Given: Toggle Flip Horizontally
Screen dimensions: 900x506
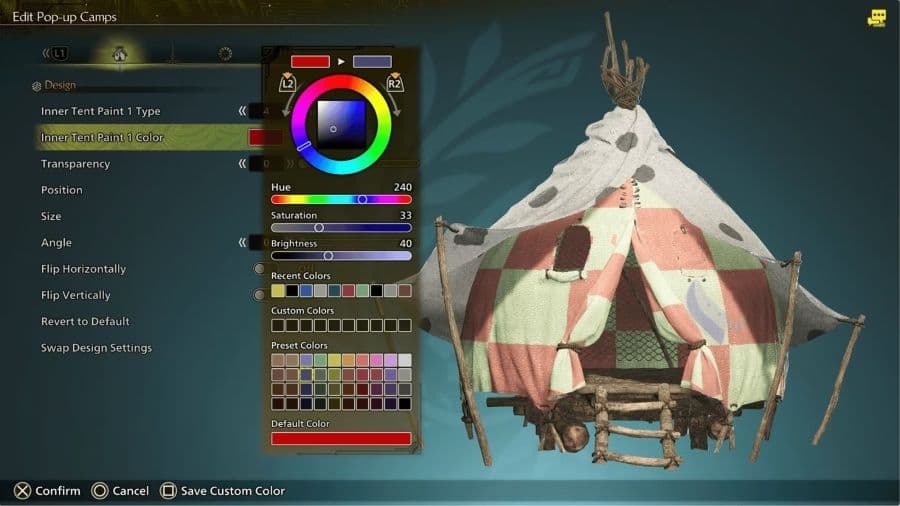Looking at the screenshot, I should [83, 269].
